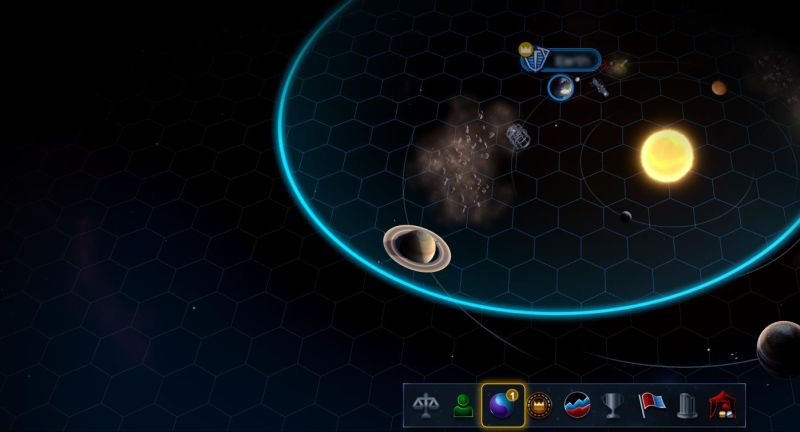Open the grey stone pillar icon

click(x=687, y=406)
